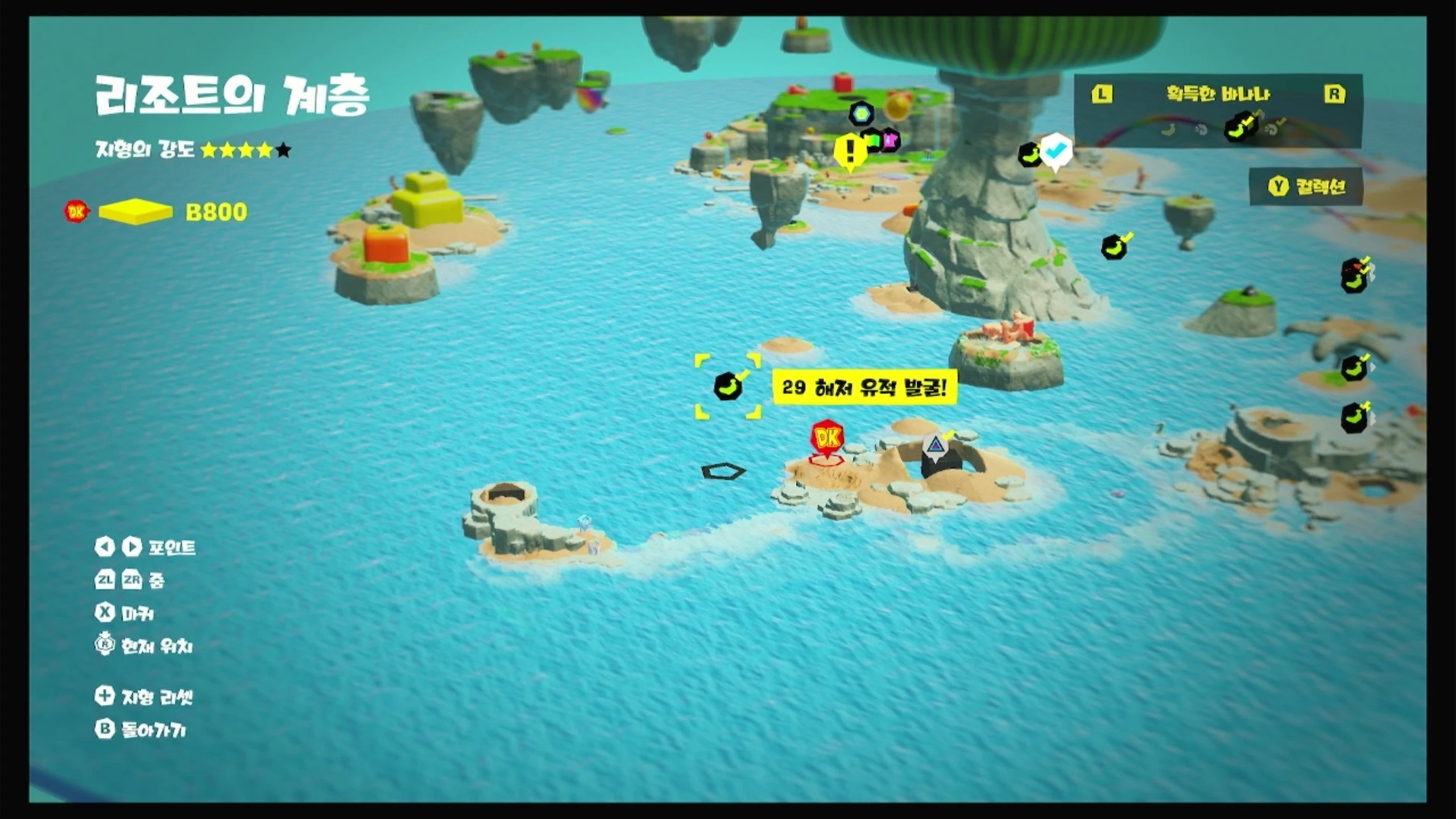Select the blue hexagon map marker
This screenshot has width=1456, height=819.
[x=861, y=114]
